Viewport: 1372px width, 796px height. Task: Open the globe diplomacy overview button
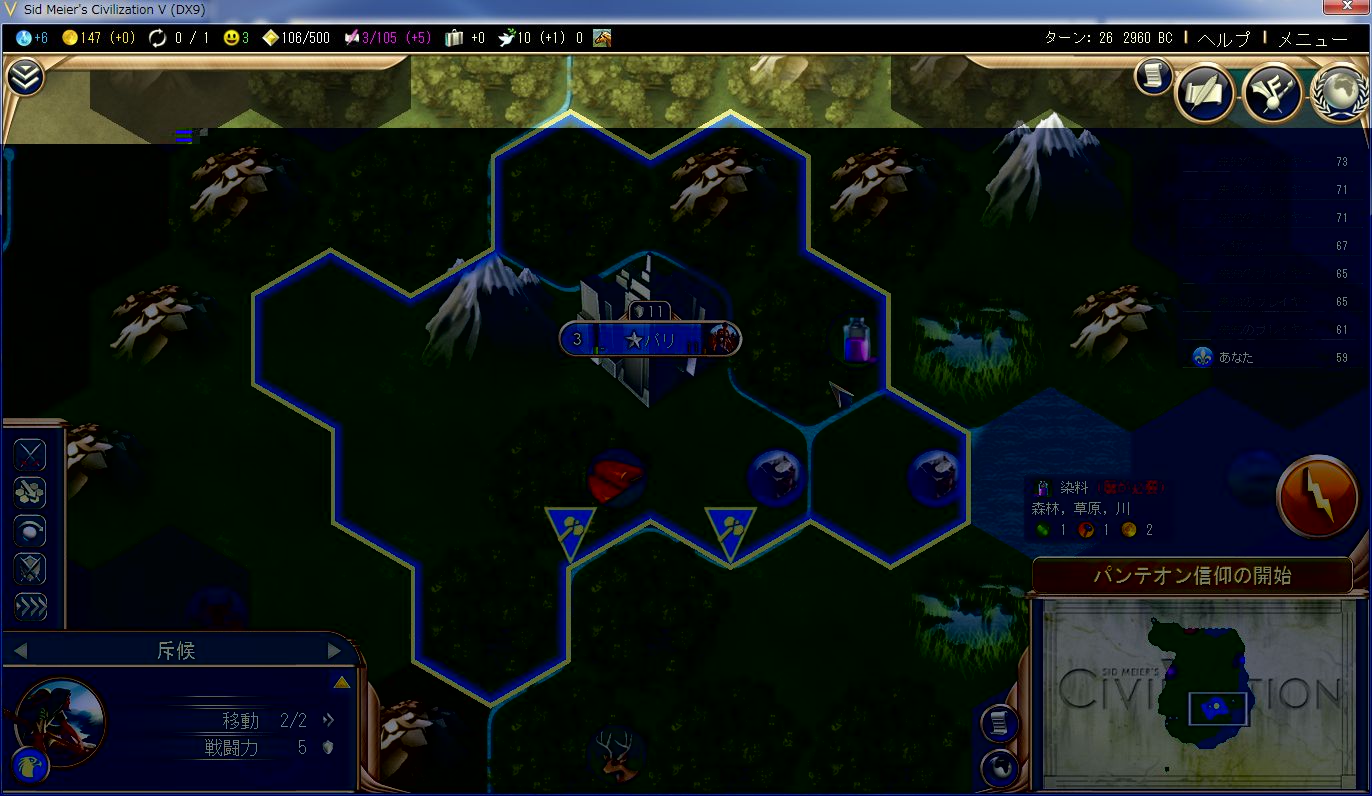[1339, 95]
